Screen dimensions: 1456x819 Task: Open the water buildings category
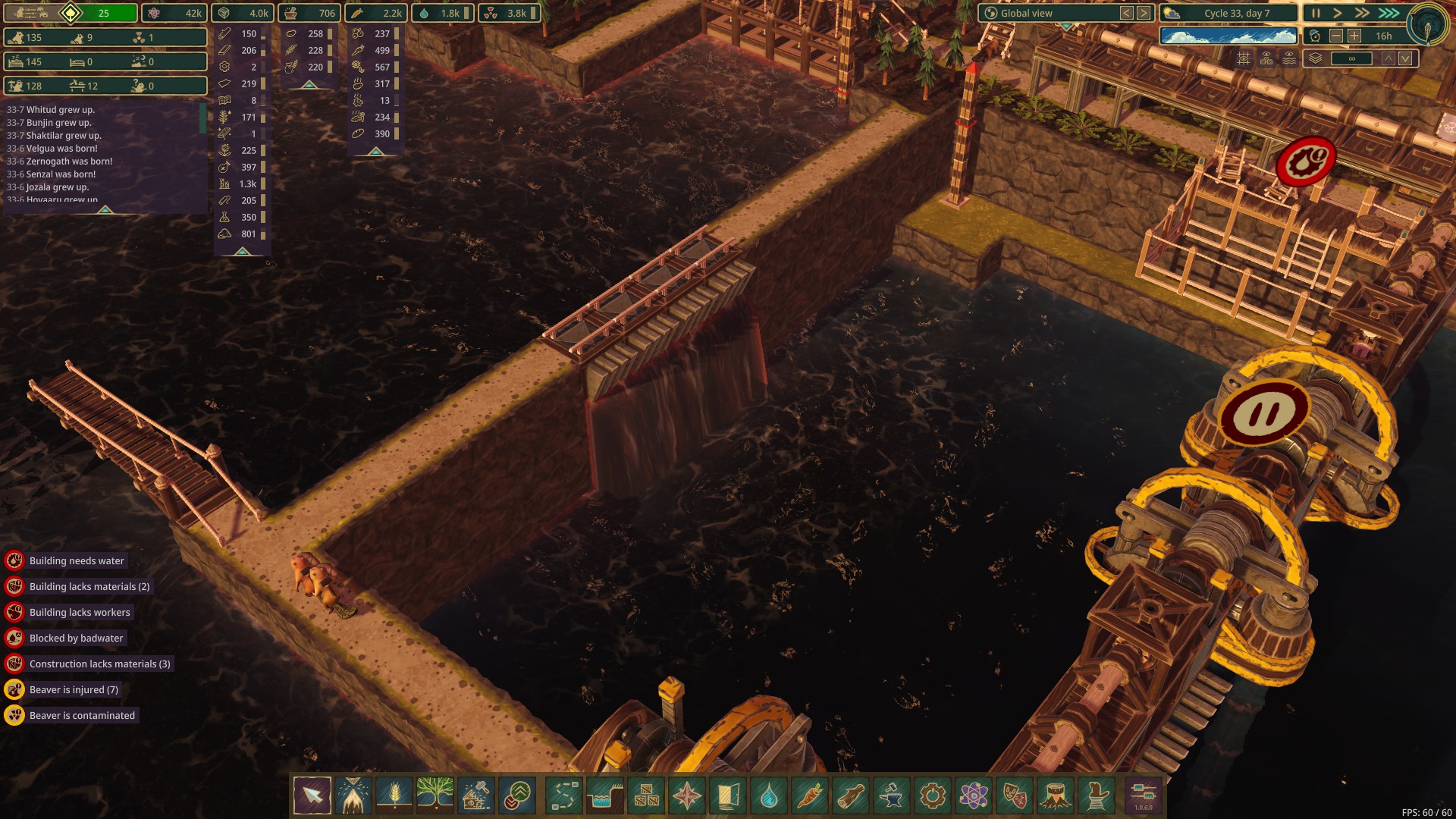(769, 795)
